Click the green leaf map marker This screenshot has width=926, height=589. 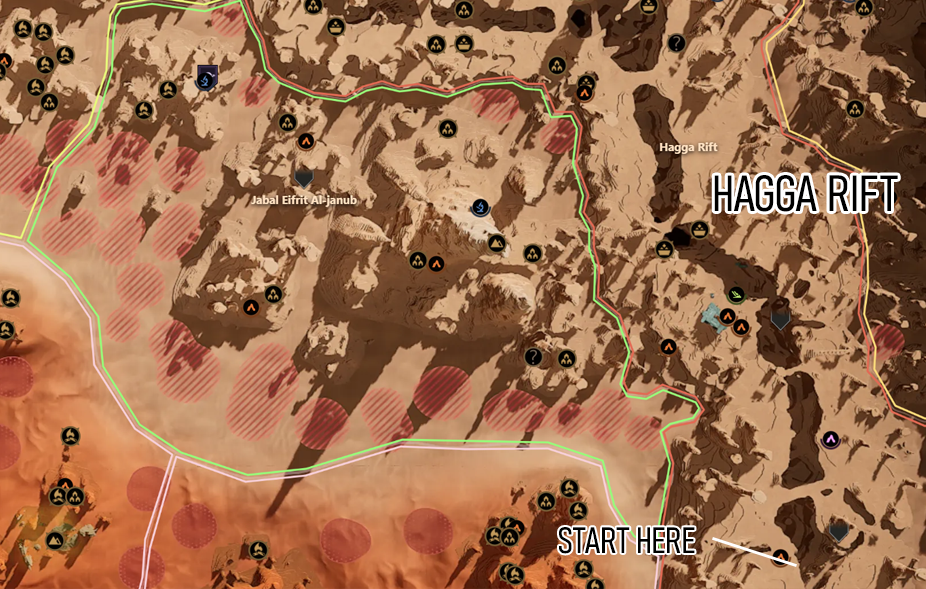pos(737,294)
